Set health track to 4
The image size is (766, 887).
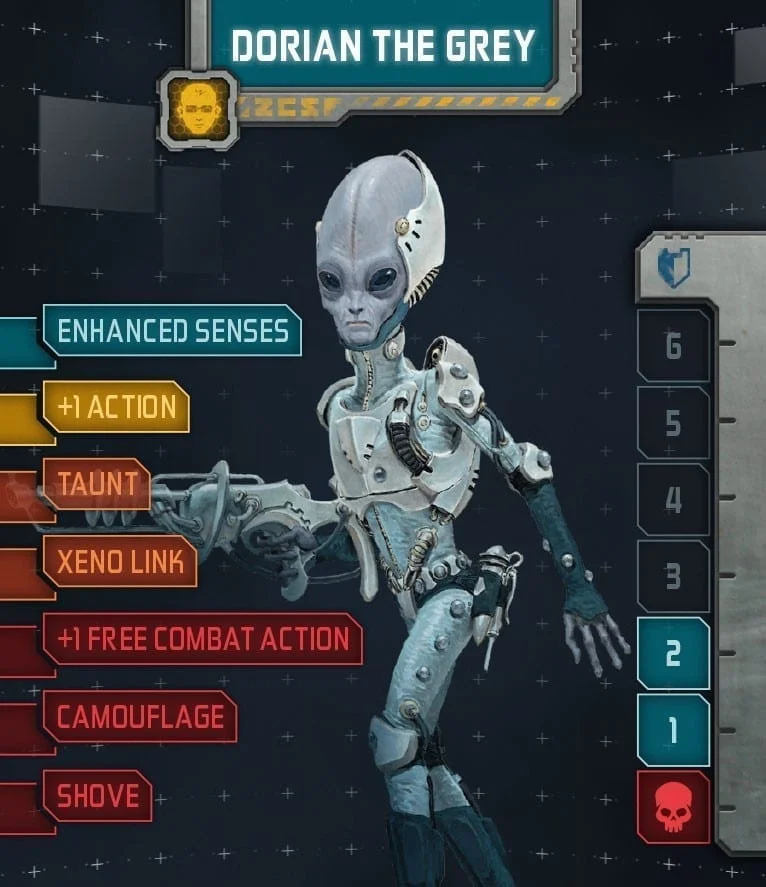(x=673, y=499)
